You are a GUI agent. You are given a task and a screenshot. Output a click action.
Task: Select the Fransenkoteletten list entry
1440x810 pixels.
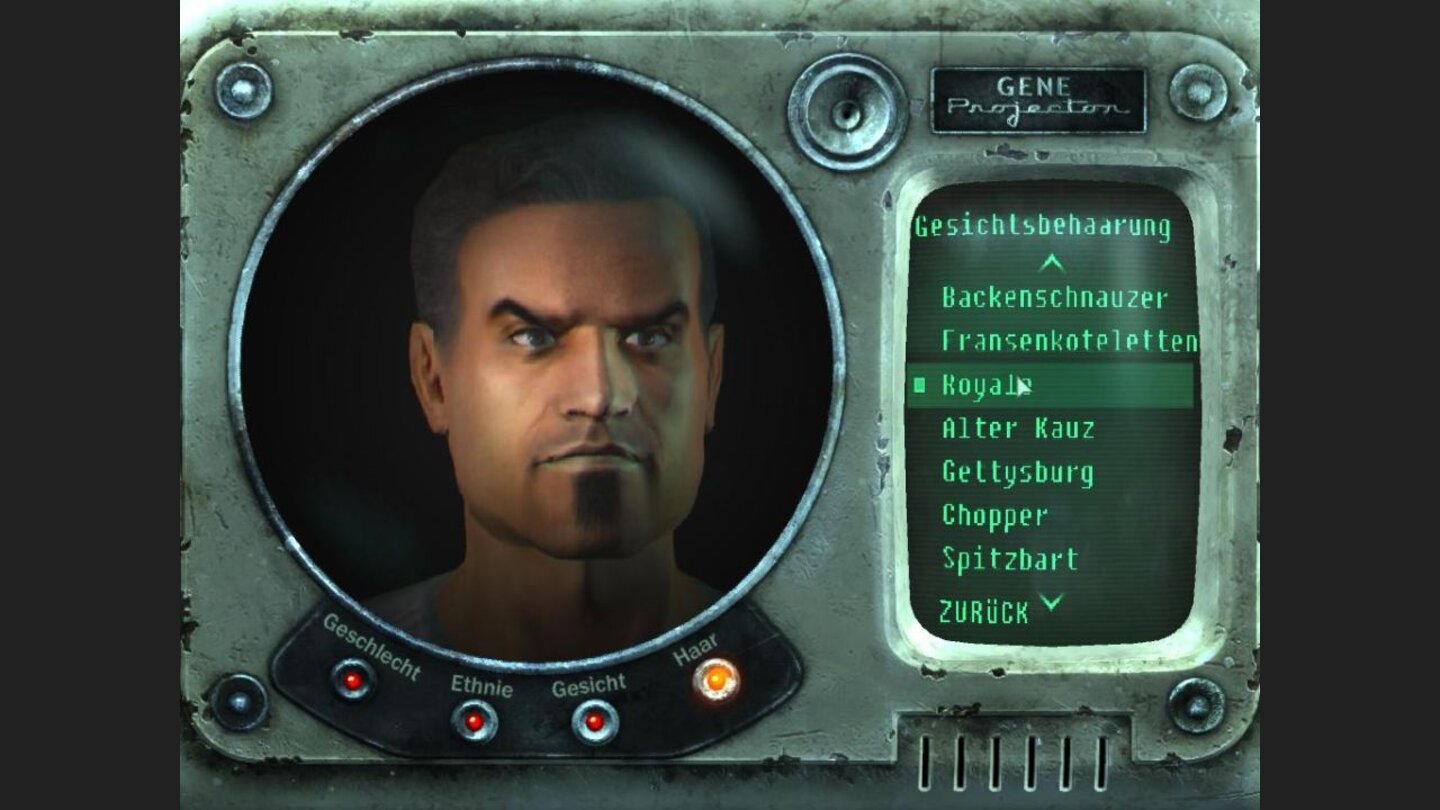1072,340
